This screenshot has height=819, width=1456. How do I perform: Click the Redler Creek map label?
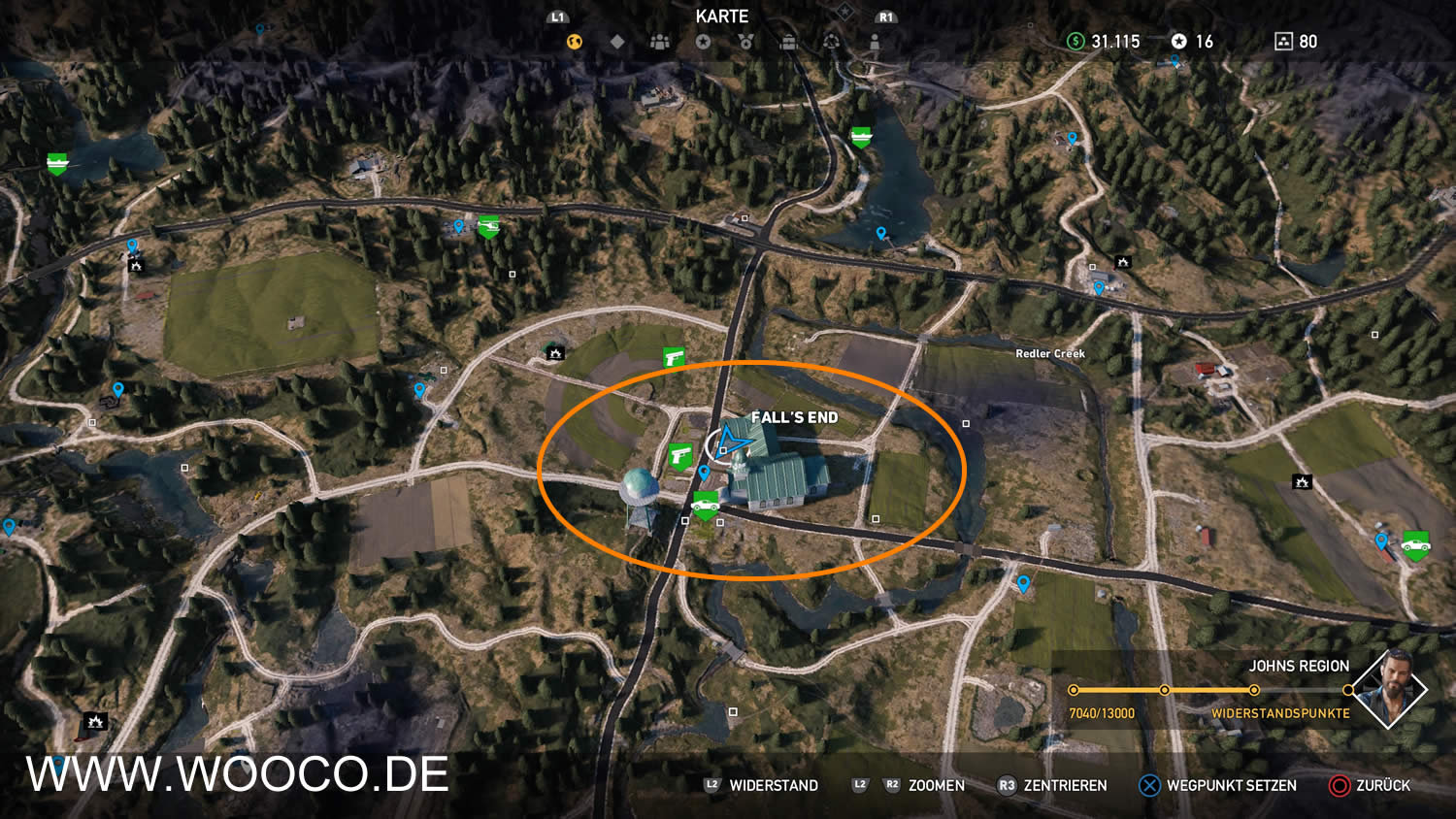(x=1050, y=353)
